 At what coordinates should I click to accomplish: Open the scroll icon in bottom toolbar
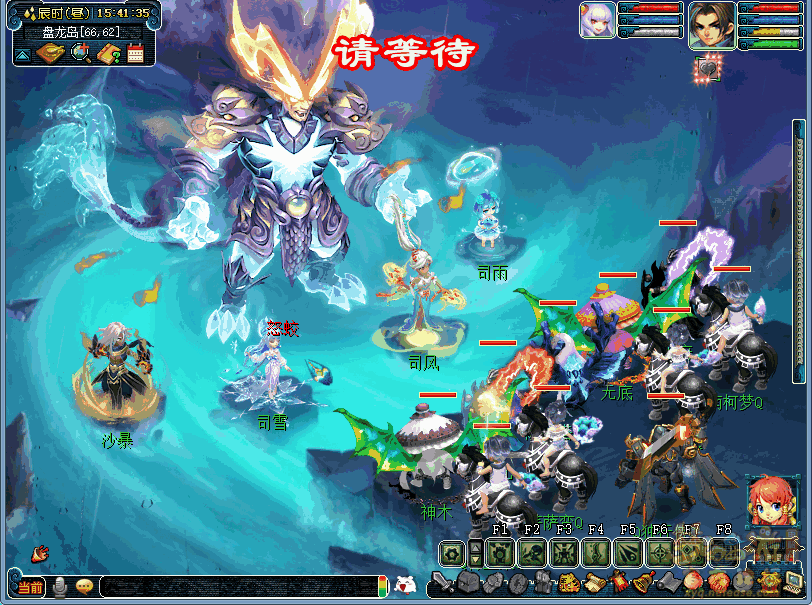click(x=594, y=582)
